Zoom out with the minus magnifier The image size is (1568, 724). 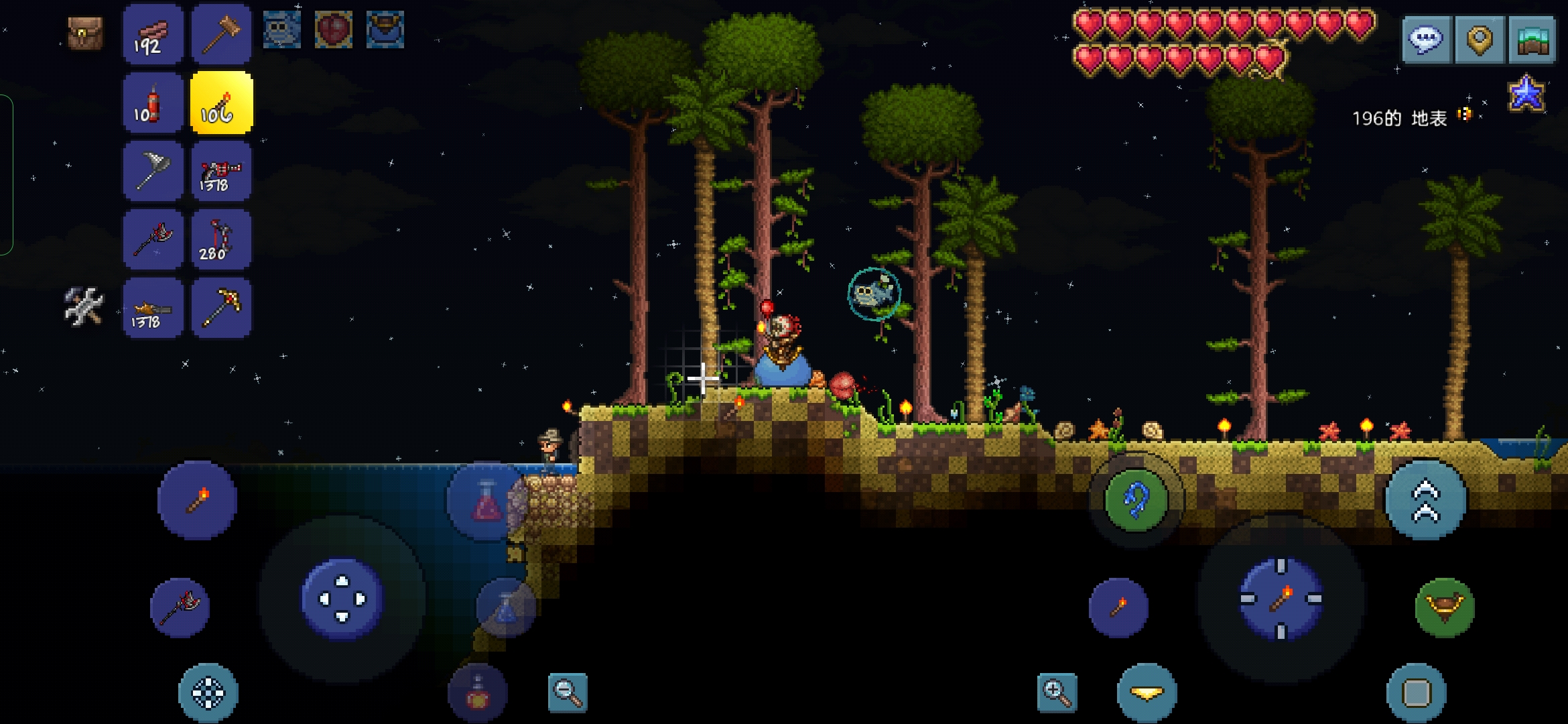coord(568,692)
